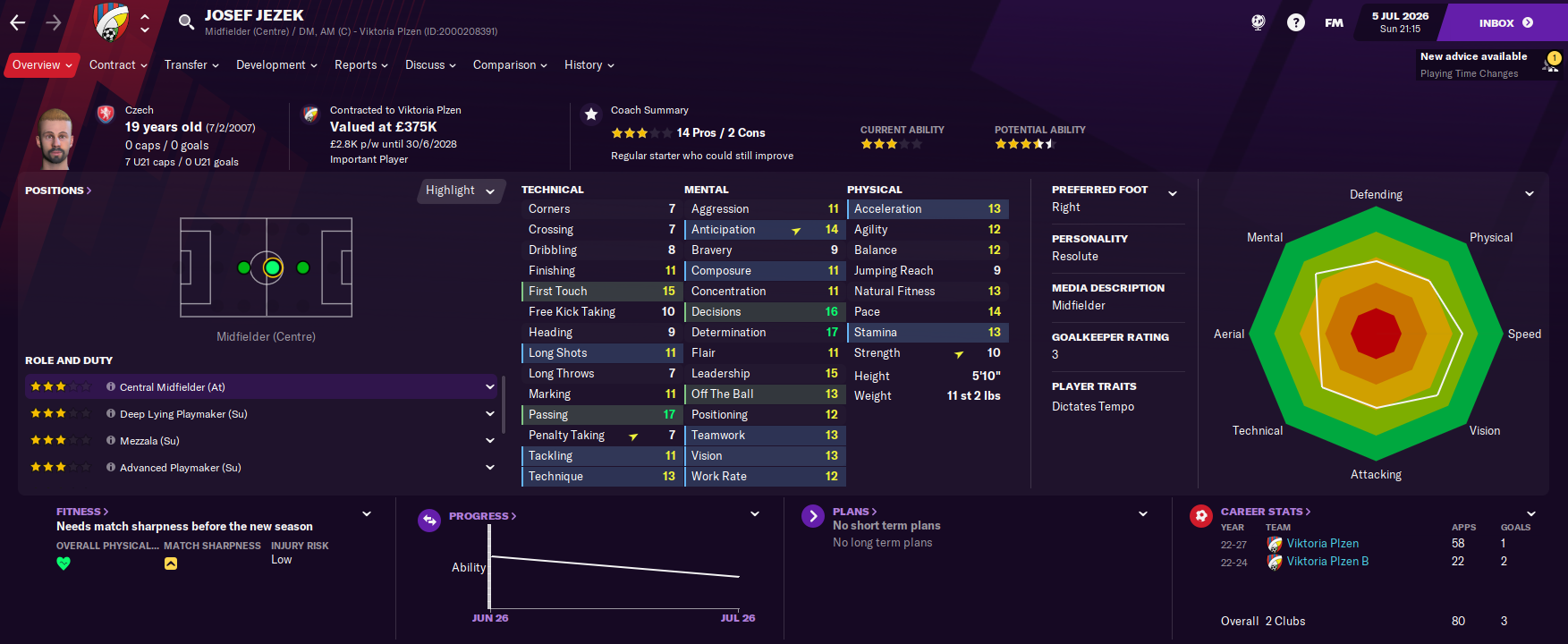The image size is (1568, 644).
Task: Open the Inbox
Action: pos(1505,23)
